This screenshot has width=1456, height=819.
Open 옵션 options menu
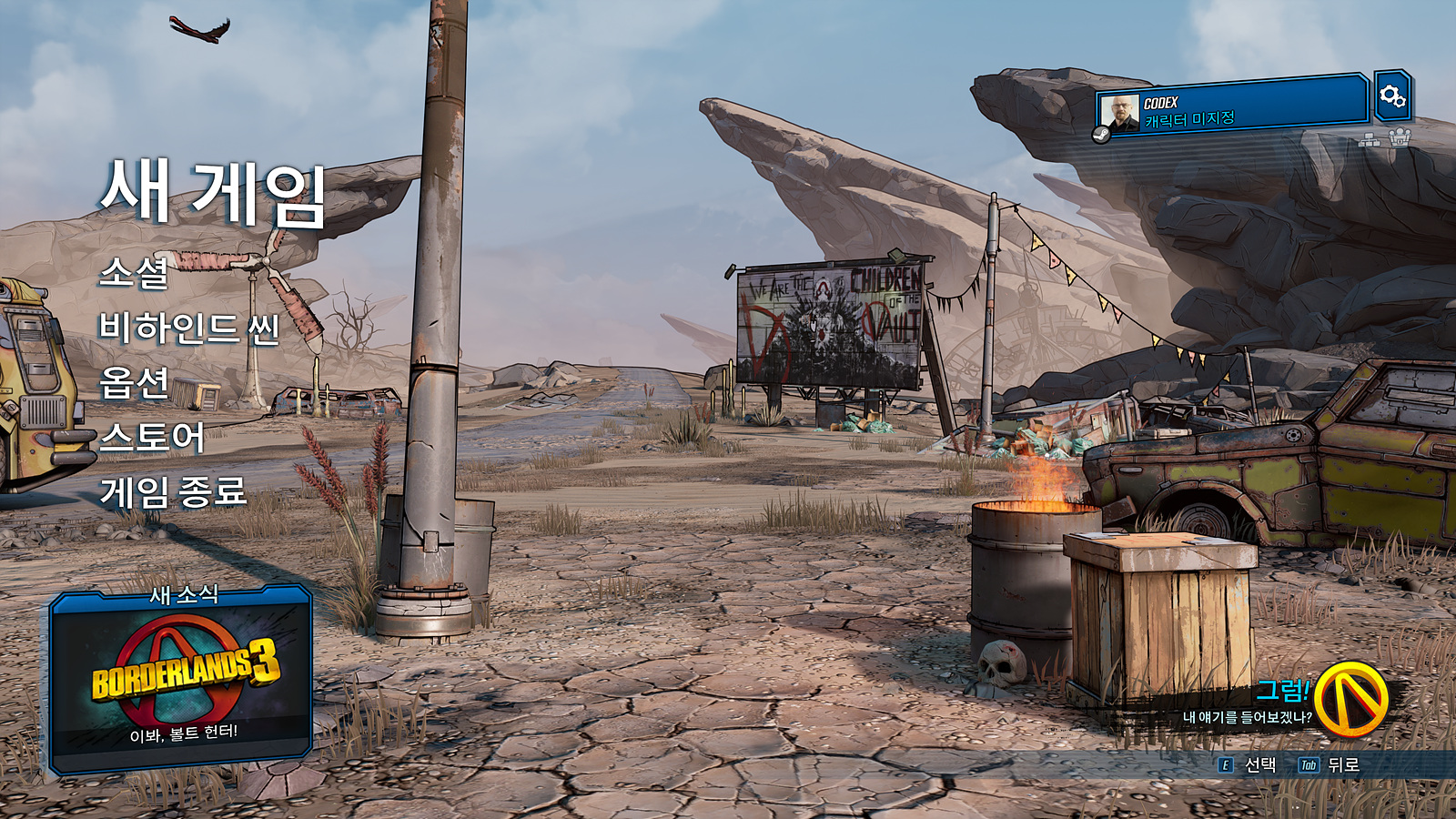pyautogui.click(x=135, y=382)
